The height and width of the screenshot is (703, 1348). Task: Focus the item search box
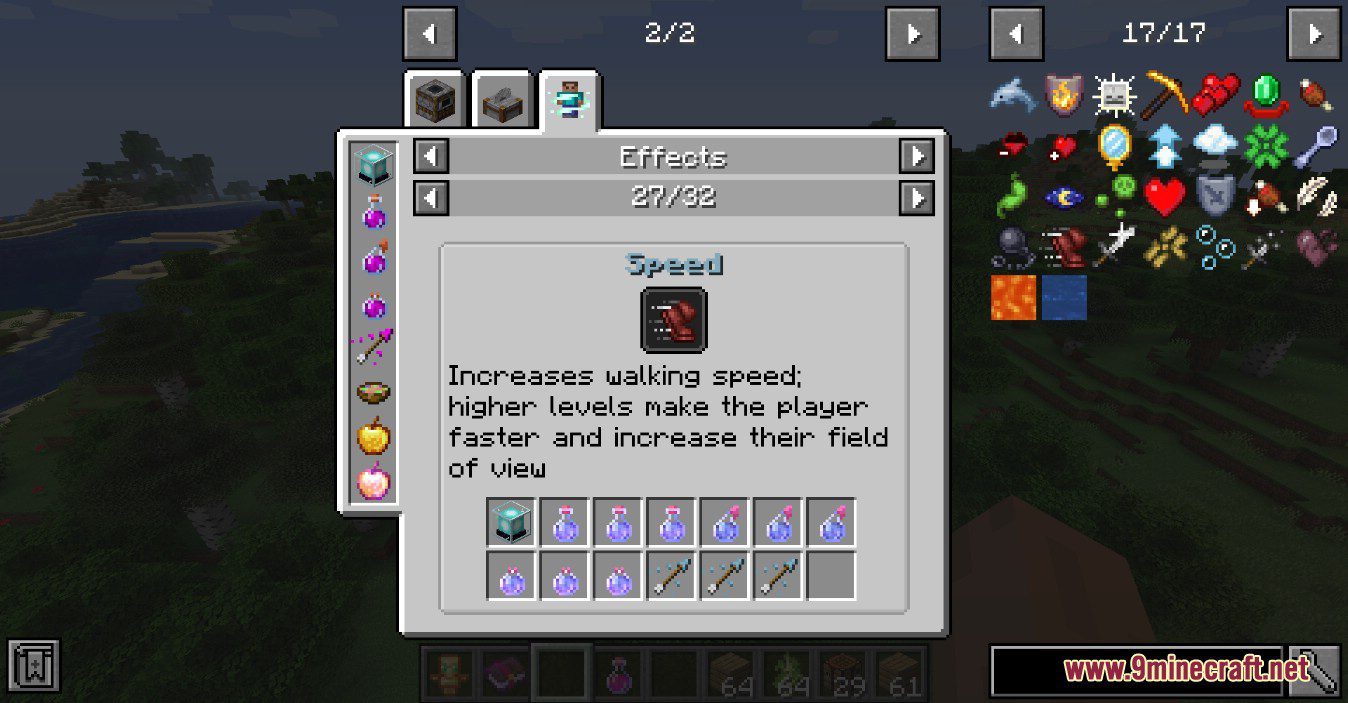(x=1136, y=670)
